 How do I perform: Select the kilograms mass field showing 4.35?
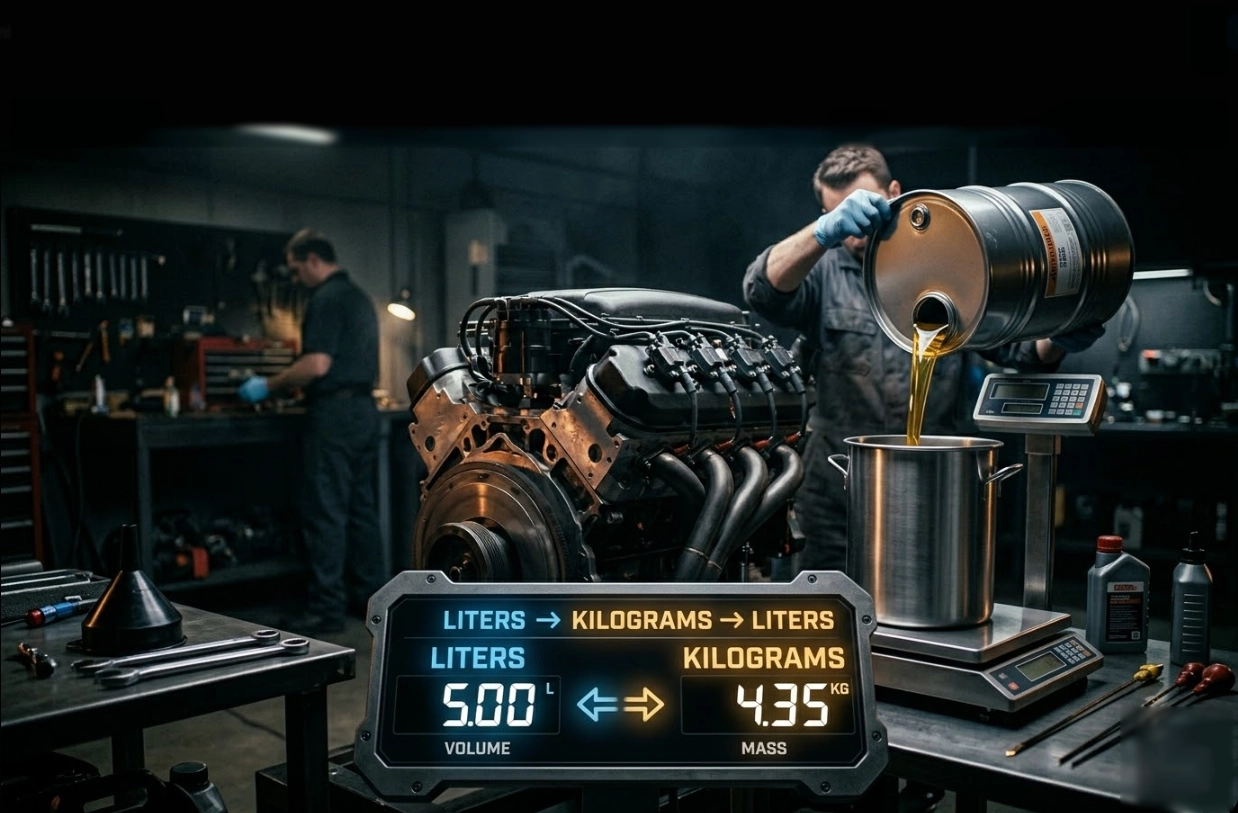[767, 705]
